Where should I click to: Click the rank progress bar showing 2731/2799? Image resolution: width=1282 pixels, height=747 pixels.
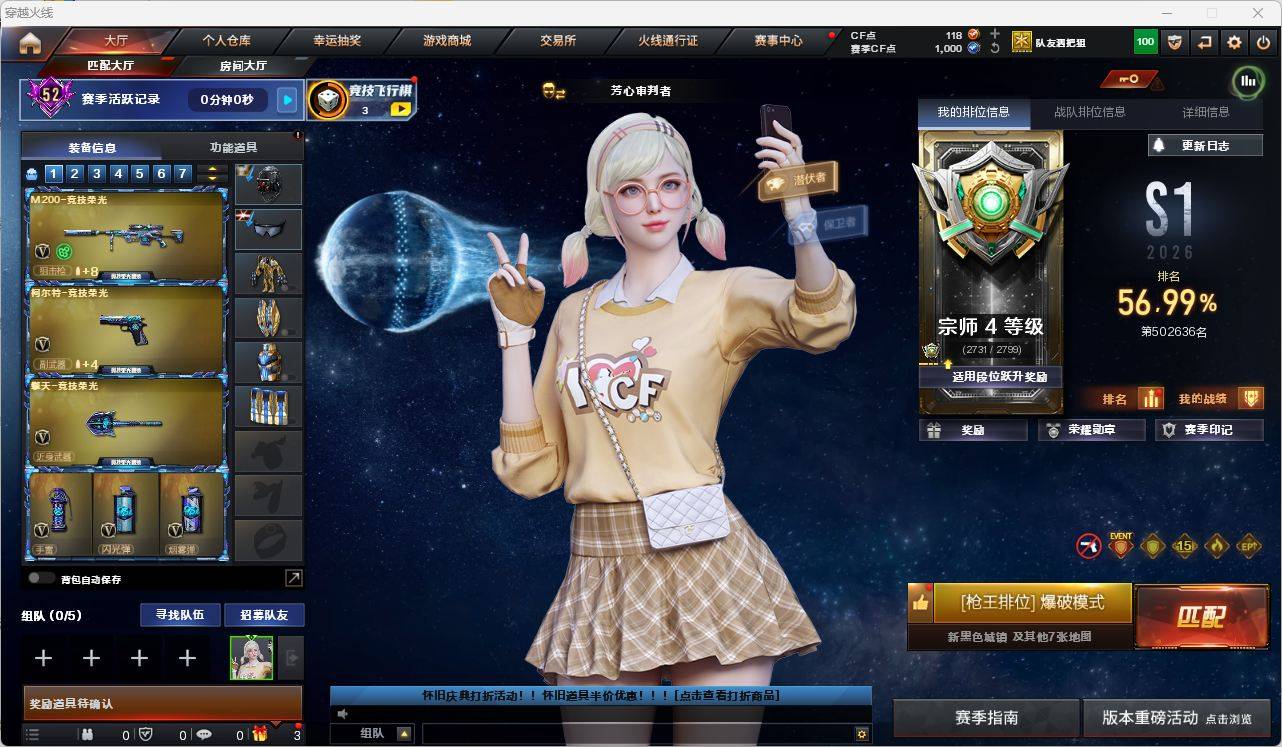[x=990, y=351]
